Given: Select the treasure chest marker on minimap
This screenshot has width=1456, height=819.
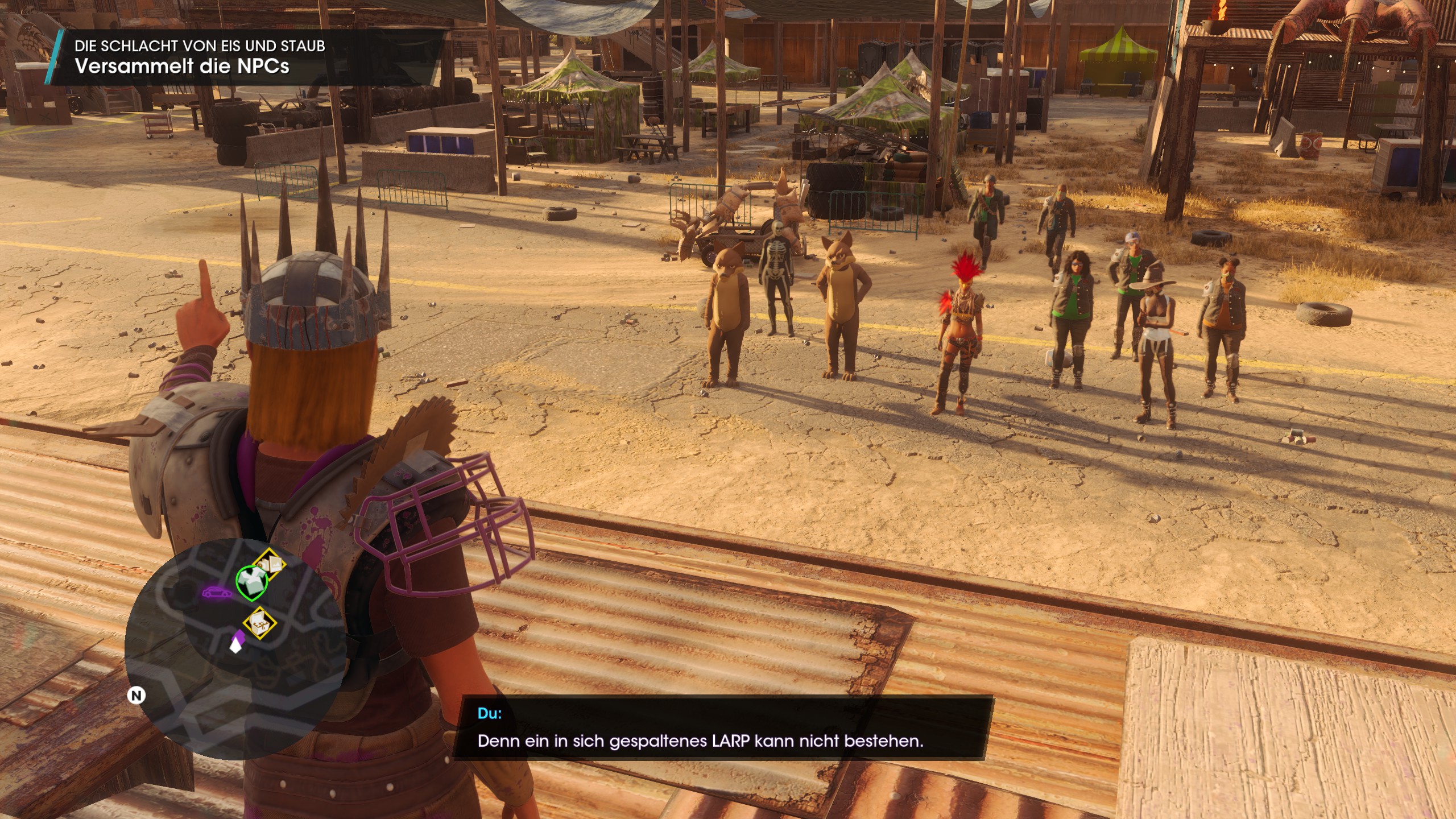Looking at the screenshot, I should [259, 622].
